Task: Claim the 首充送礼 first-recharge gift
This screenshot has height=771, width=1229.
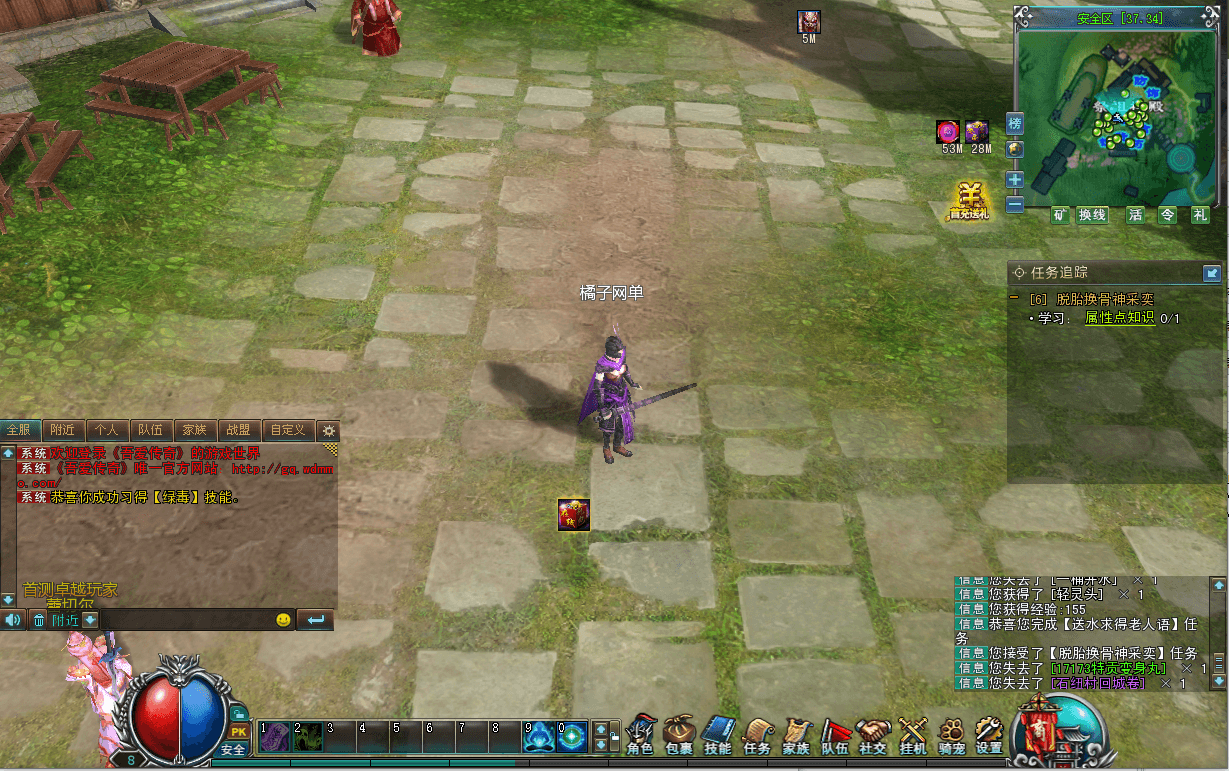Action: click(x=968, y=201)
